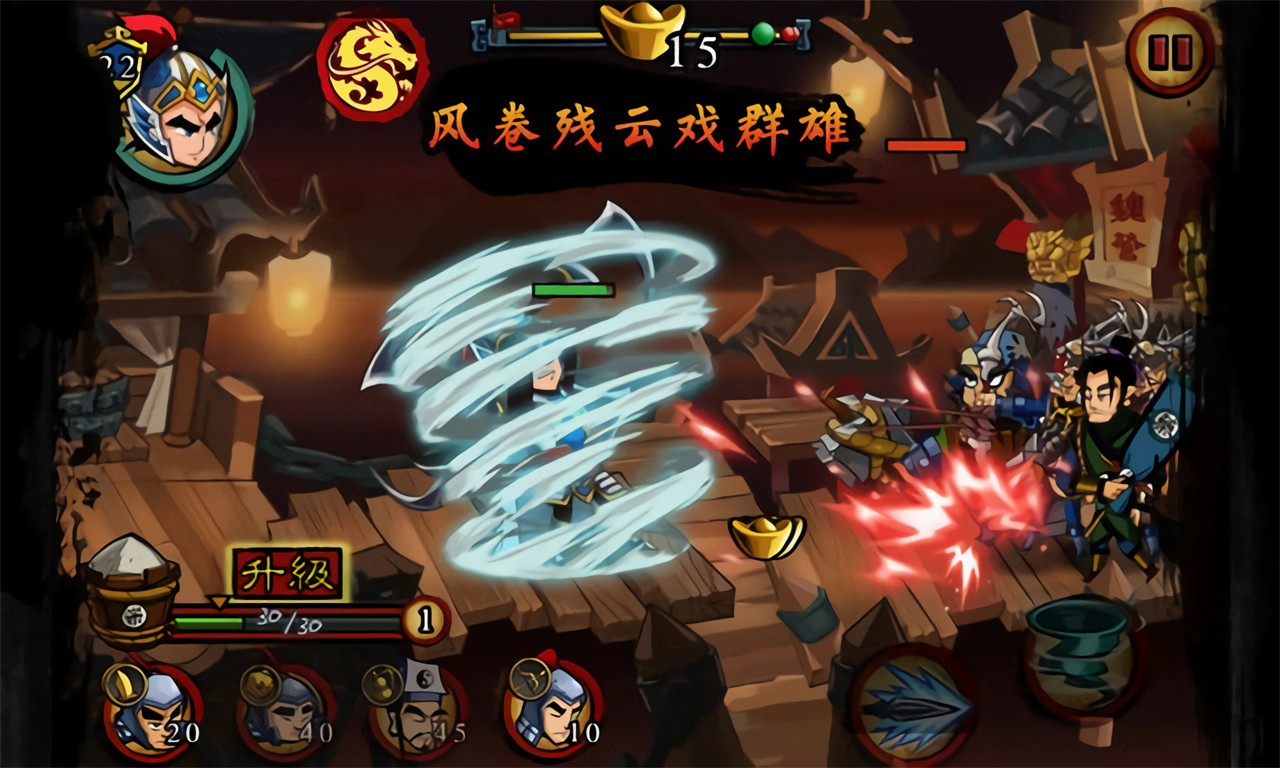Click the rice bucket food icon
Image resolution: width=1280 pixels, height=768 pixels.
131,590
